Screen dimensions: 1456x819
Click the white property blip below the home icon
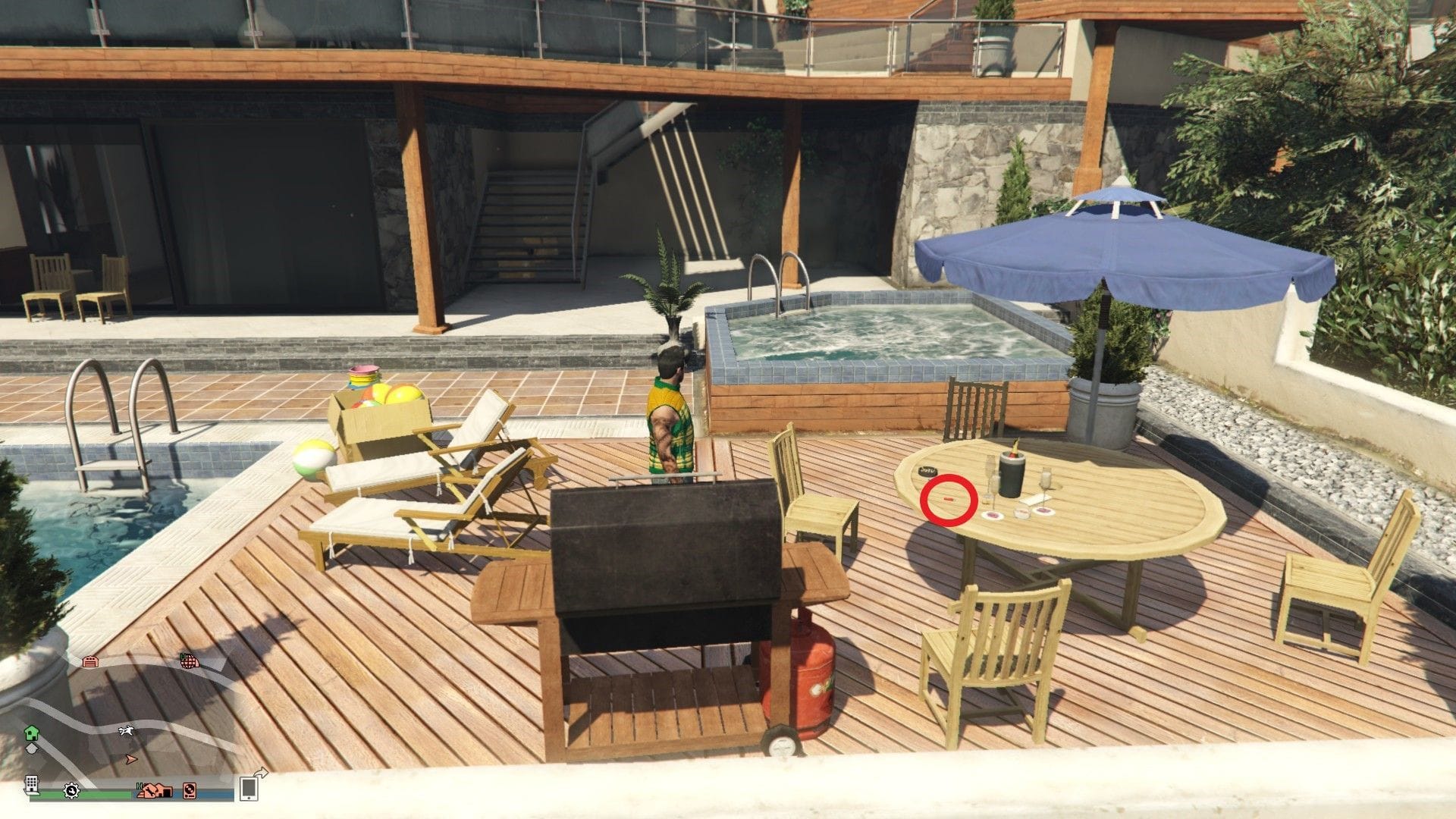pyautogui.click(x=33, y=748)
